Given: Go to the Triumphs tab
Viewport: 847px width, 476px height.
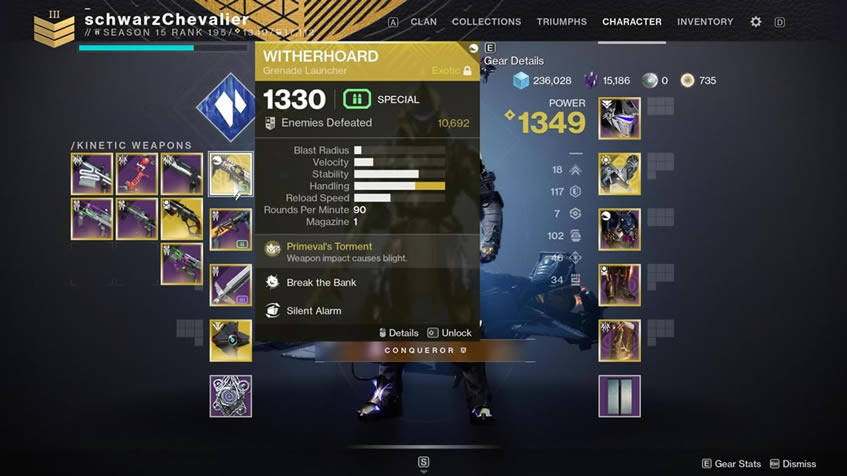Looking at the screenshot, I should [561, 22].
